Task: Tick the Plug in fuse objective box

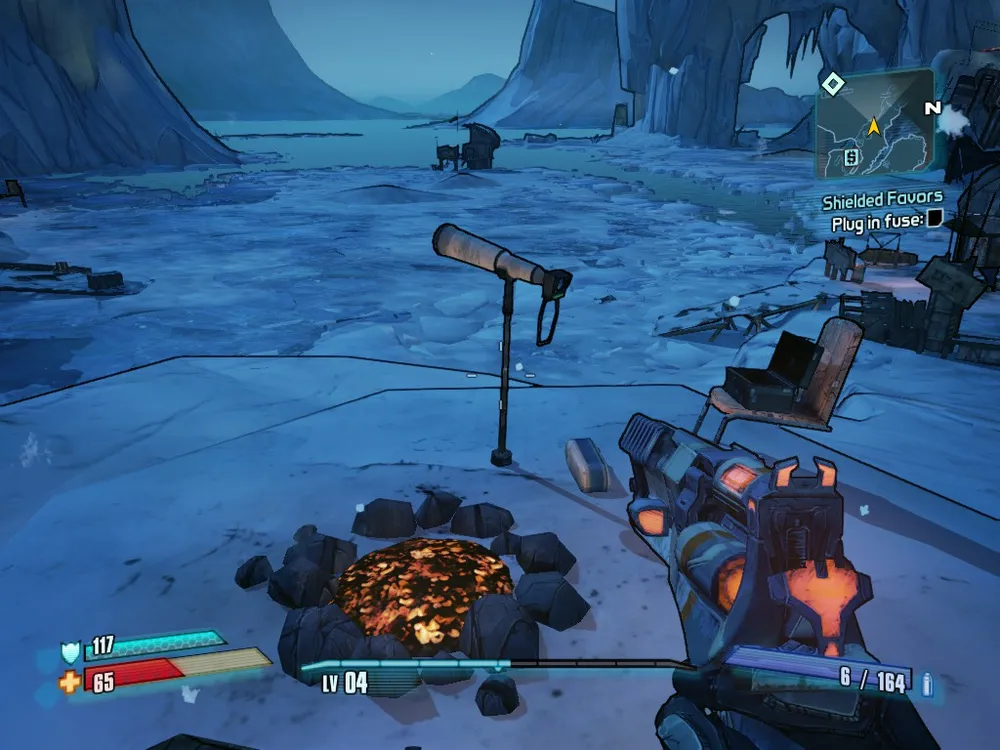Action: point(934,220)
